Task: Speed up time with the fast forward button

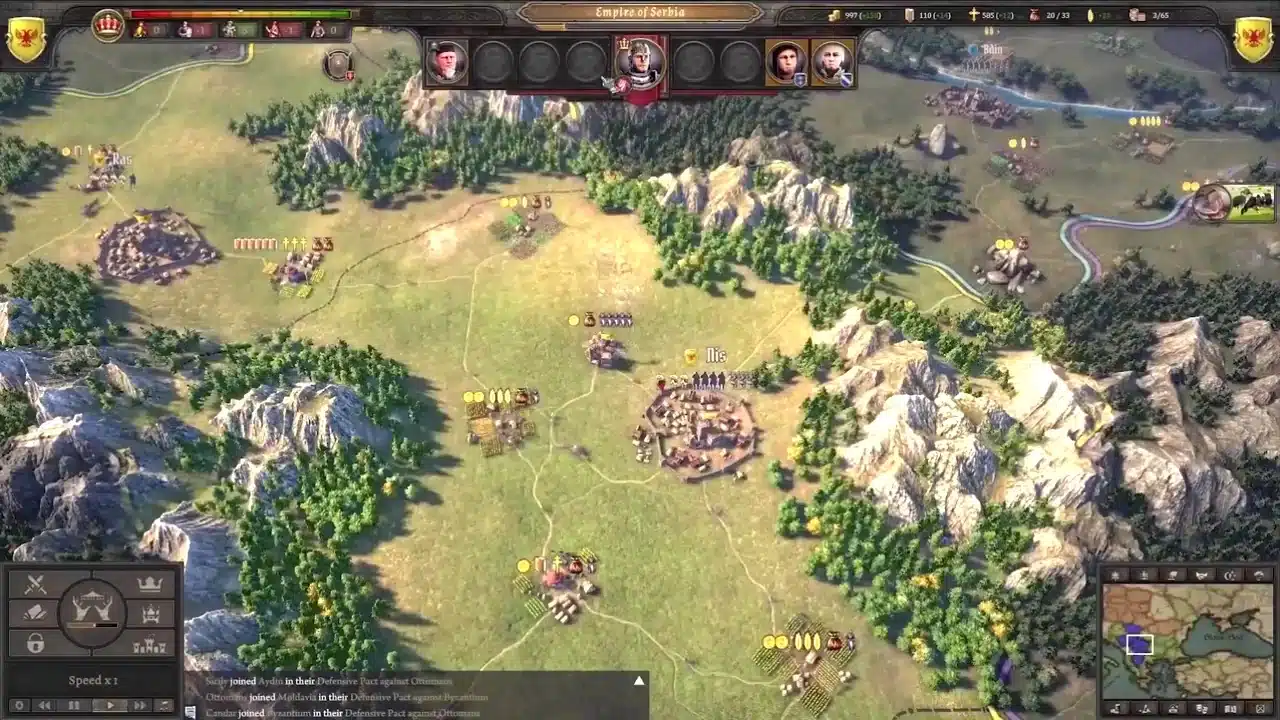Action: [x=140, y=706]
